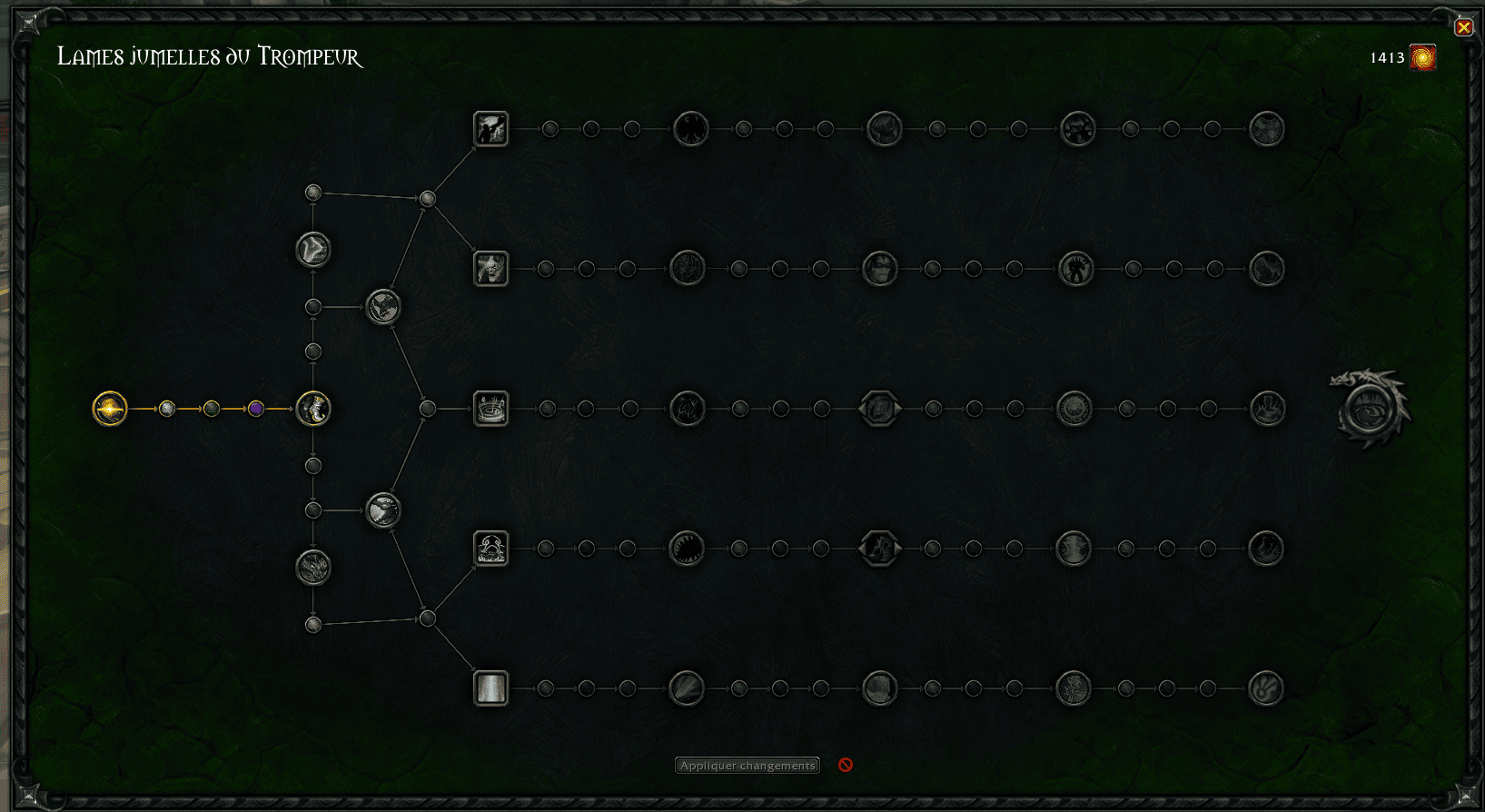The width and height of the screenshot is (1485, 812).
Task: Choose the toothy maw round talent
Action: click(687, 549)
